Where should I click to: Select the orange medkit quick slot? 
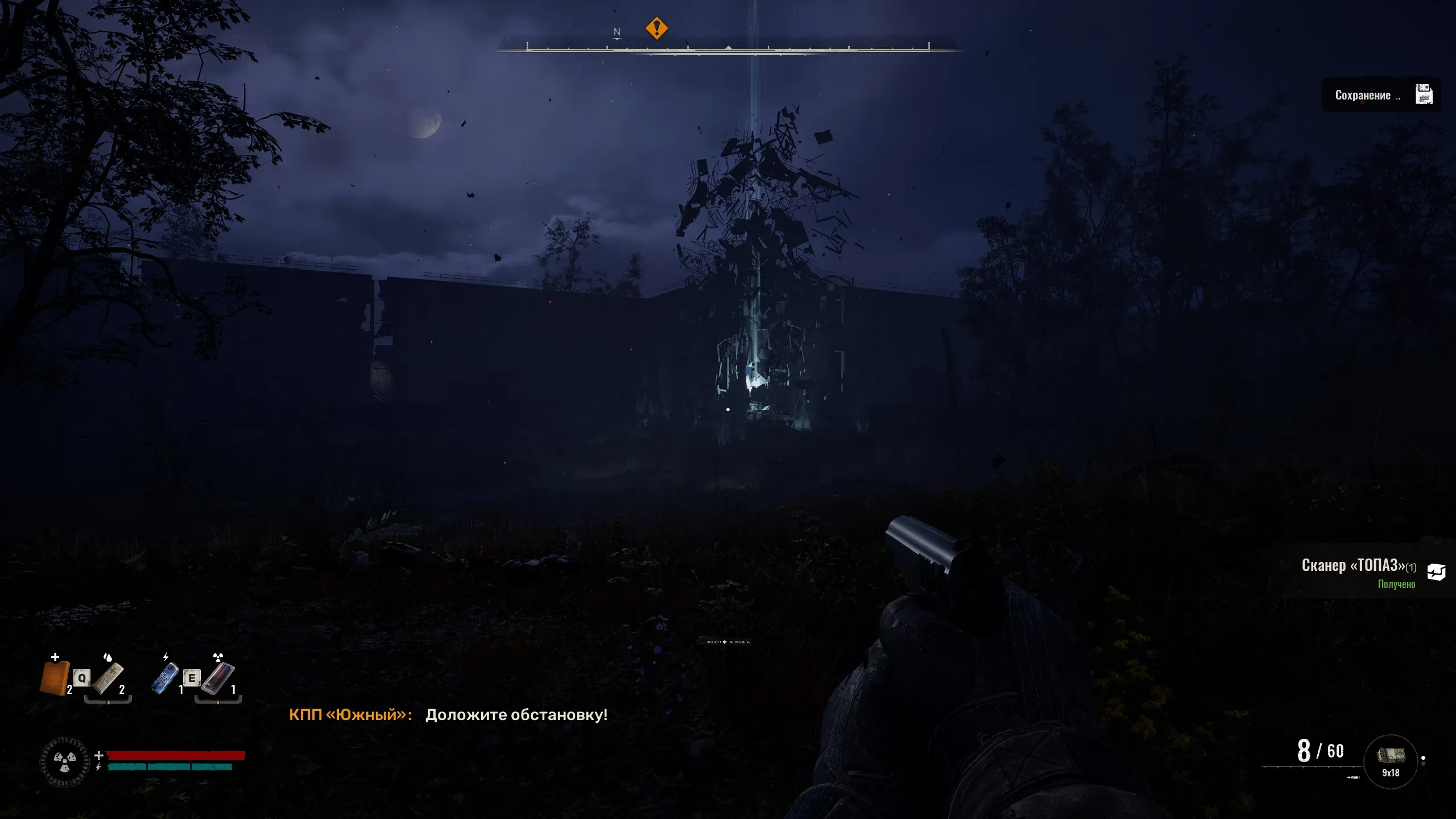55,678
